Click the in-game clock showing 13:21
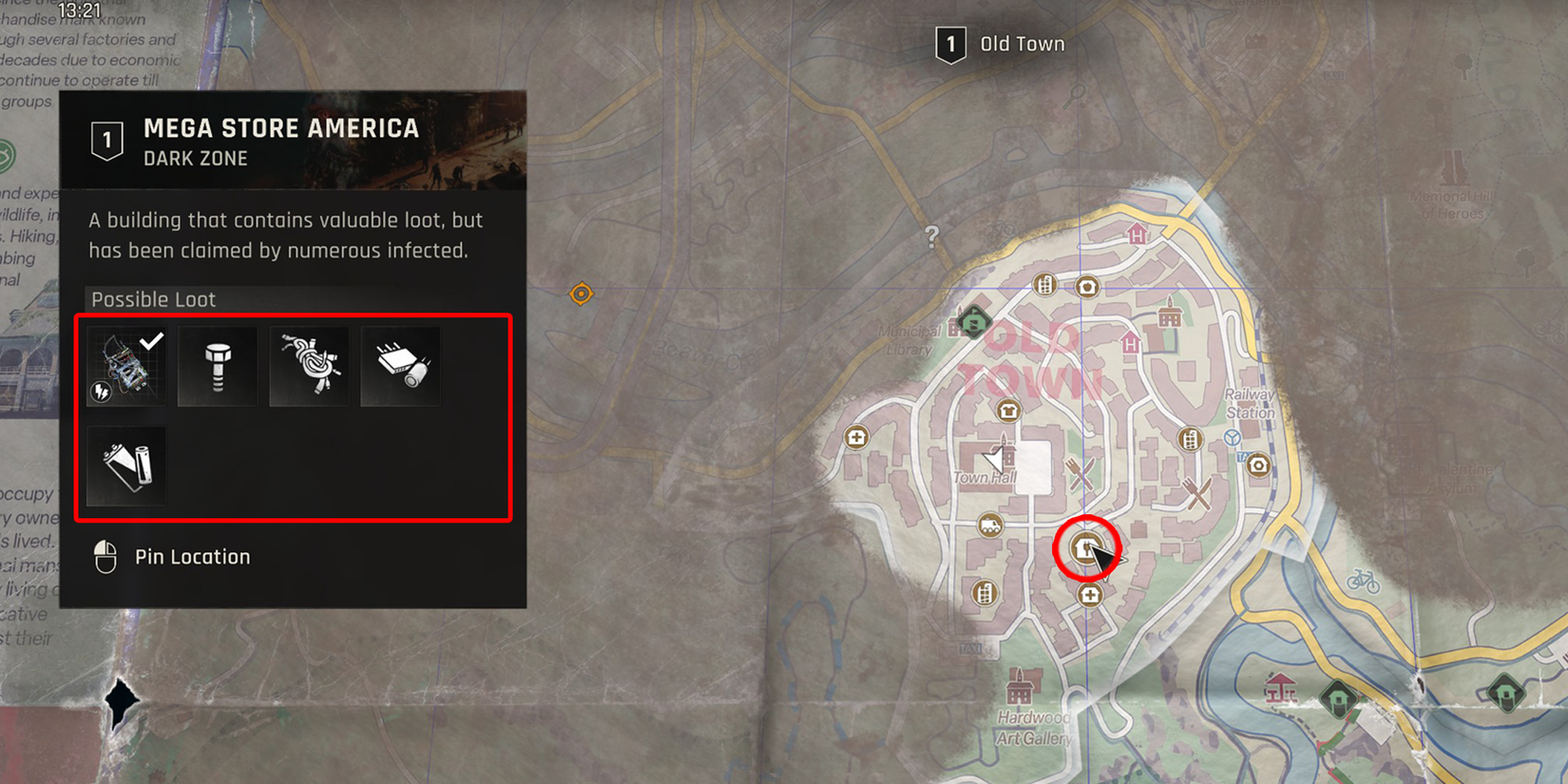 click(x=78, y=9)
